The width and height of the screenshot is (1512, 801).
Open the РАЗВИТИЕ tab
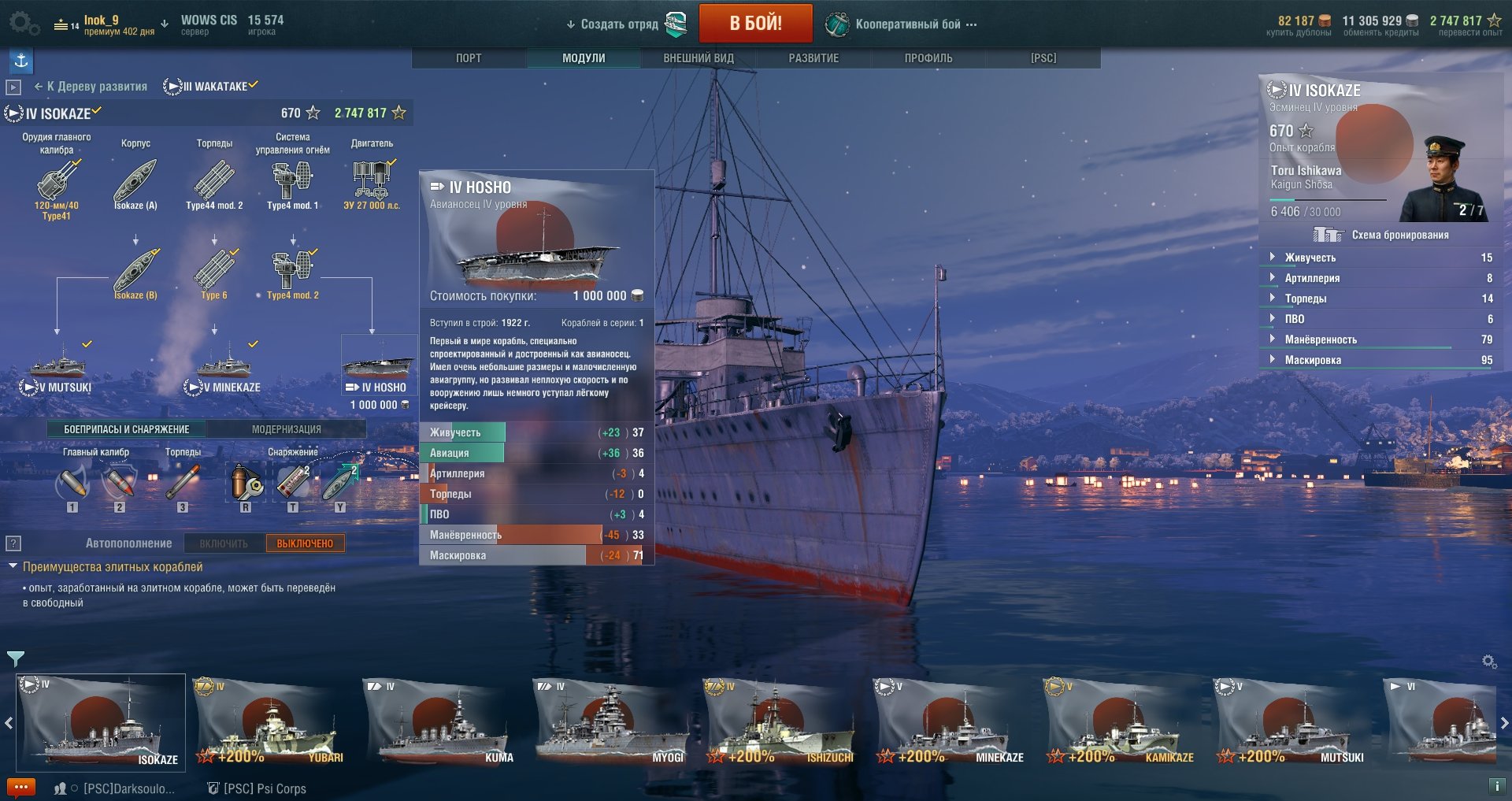coord(813,58)
